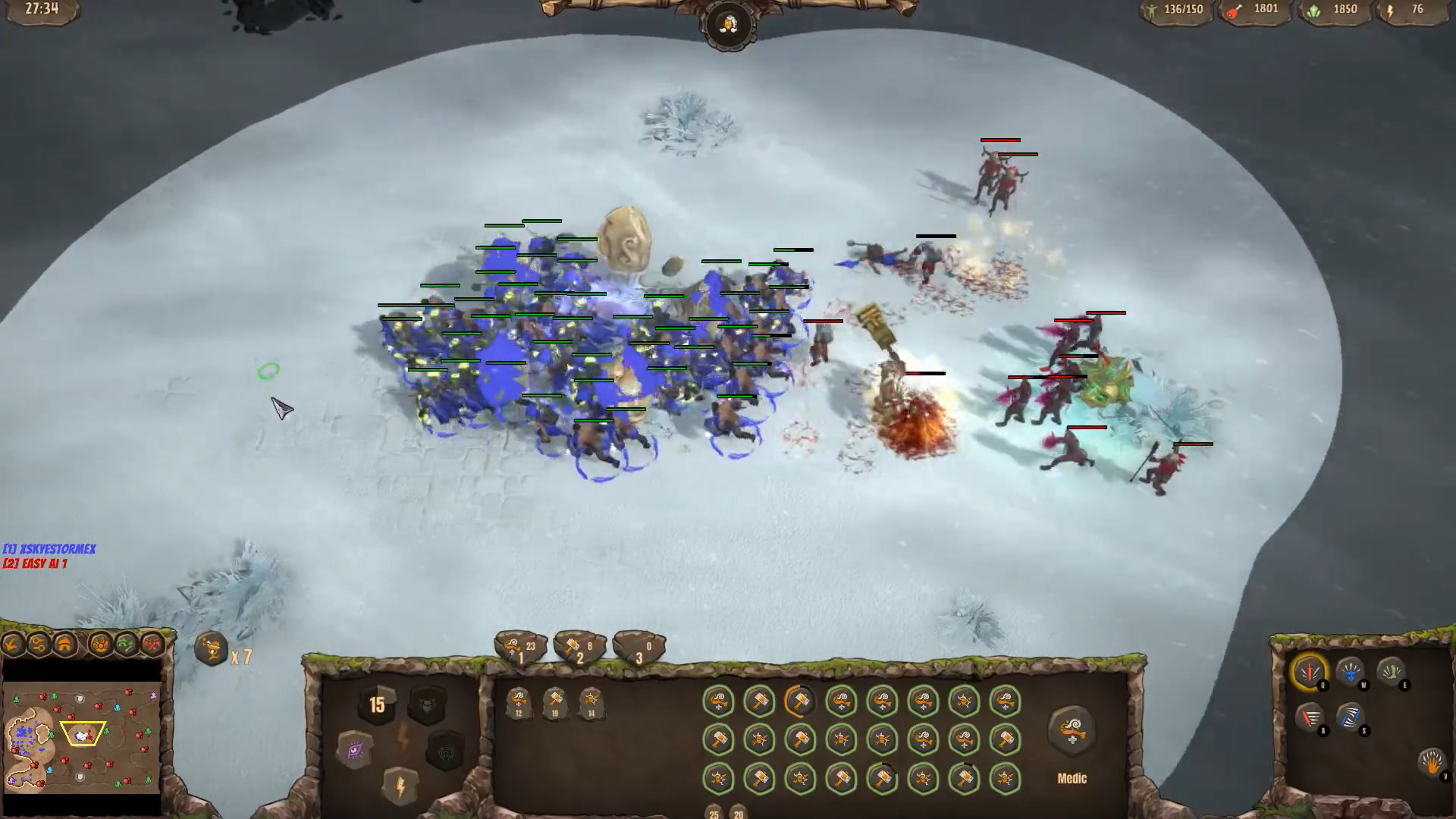Activate the red sword with lines command
Screen dimensions: 1456x819
pos(1310,716)
